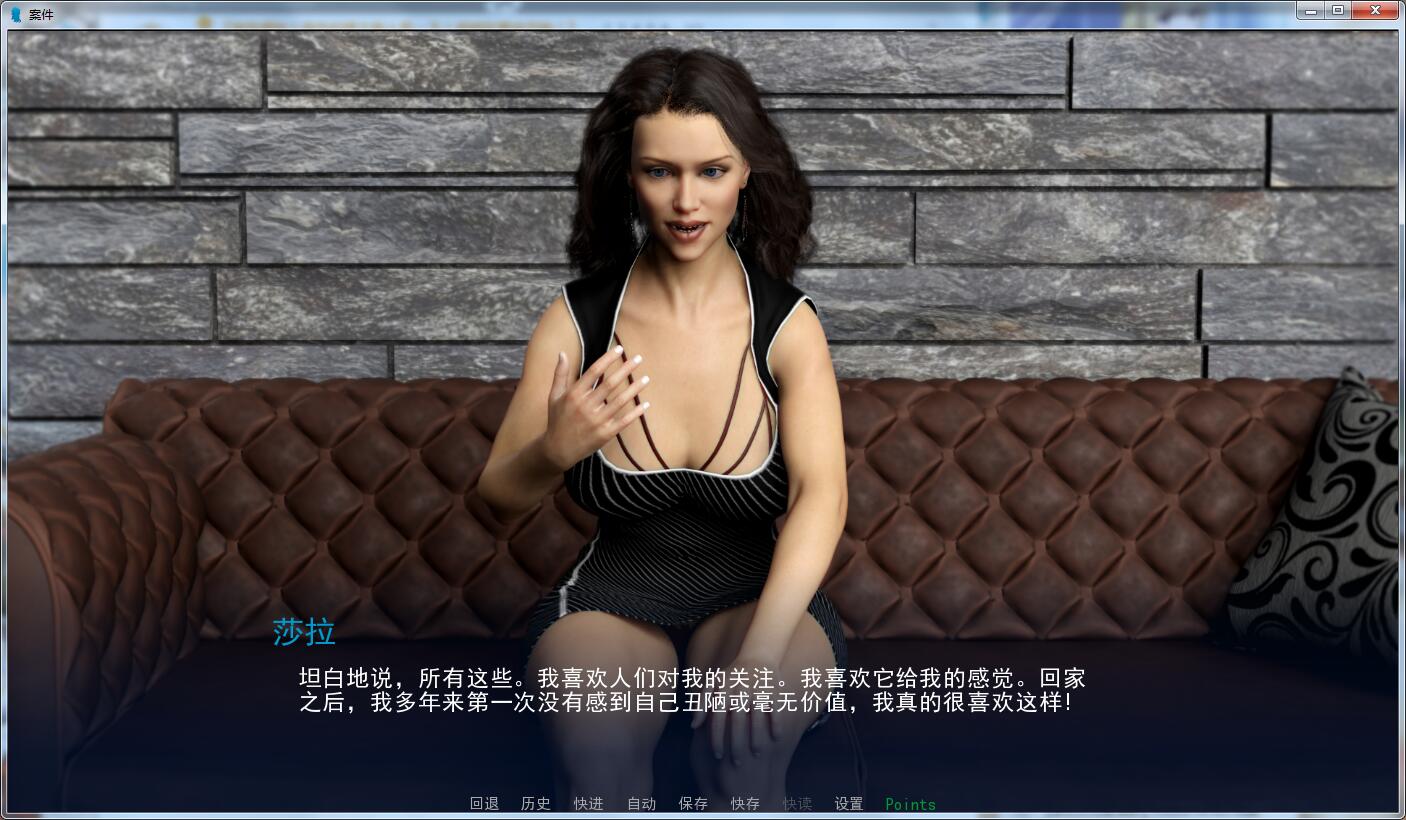Minimize the 案件 game window
Screen dimensions: 1406x820
point(1311,10)
